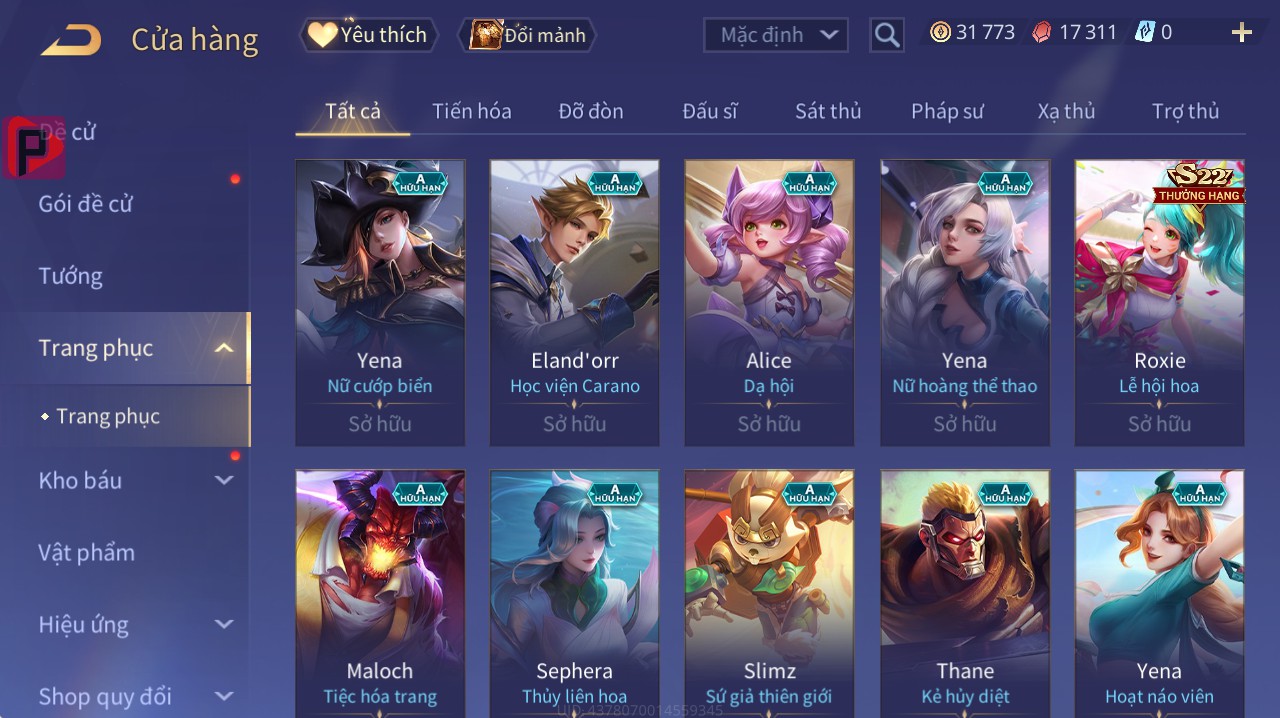Open the Xạ thủ tab
1280x718 pixels.
1066,111
